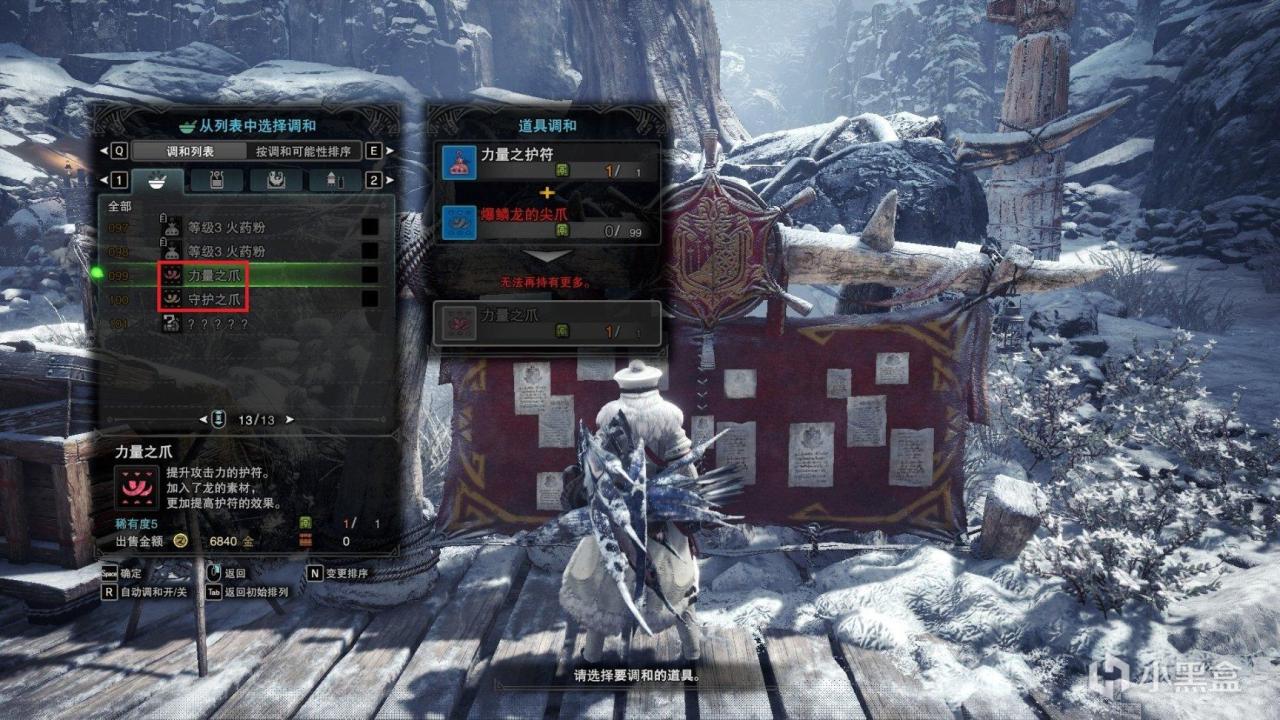Select the 力量之护符 ingredient slot

tap(548, 162)
